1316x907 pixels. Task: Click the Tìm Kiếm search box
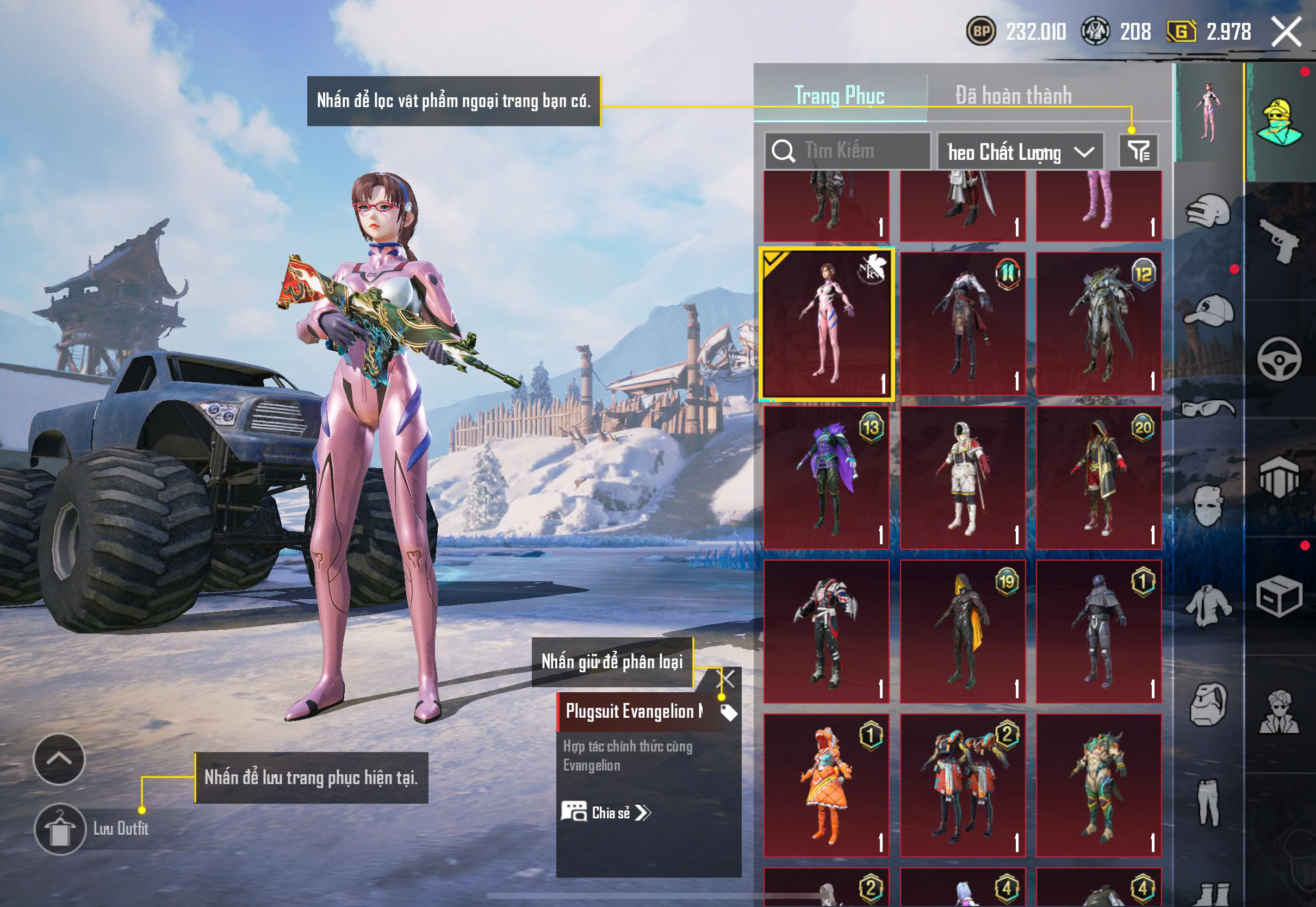tap(848, 151)
